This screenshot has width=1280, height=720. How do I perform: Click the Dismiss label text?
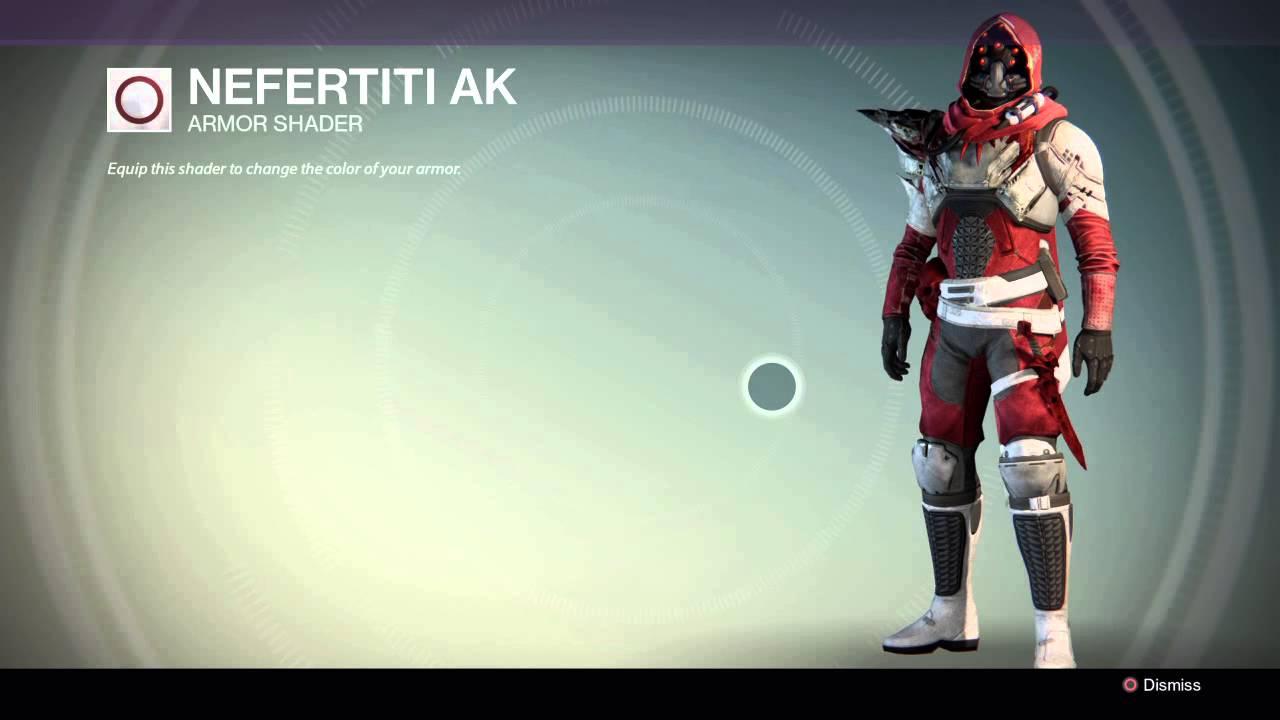point(1175,686)
